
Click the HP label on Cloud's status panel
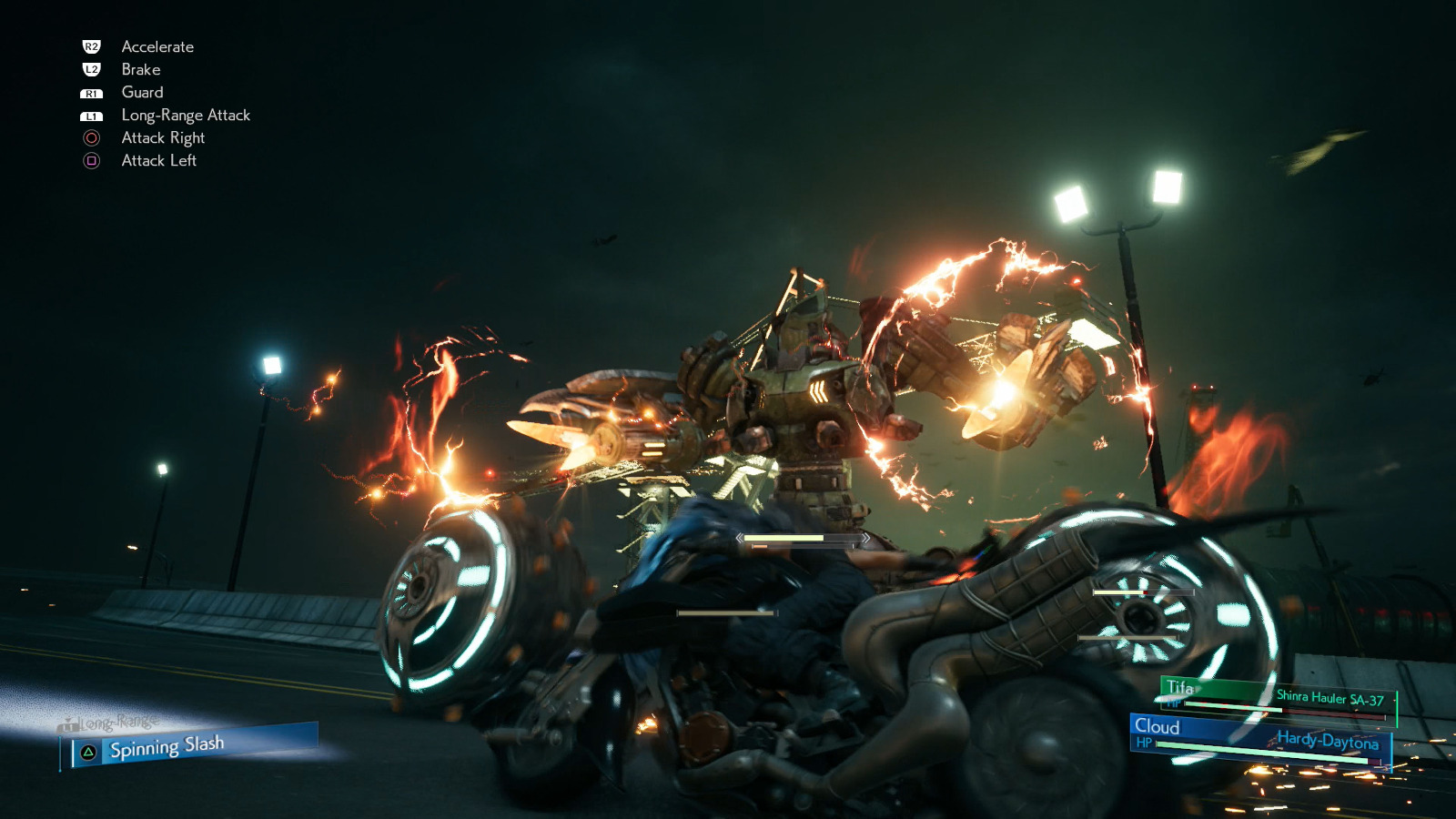1145,742
